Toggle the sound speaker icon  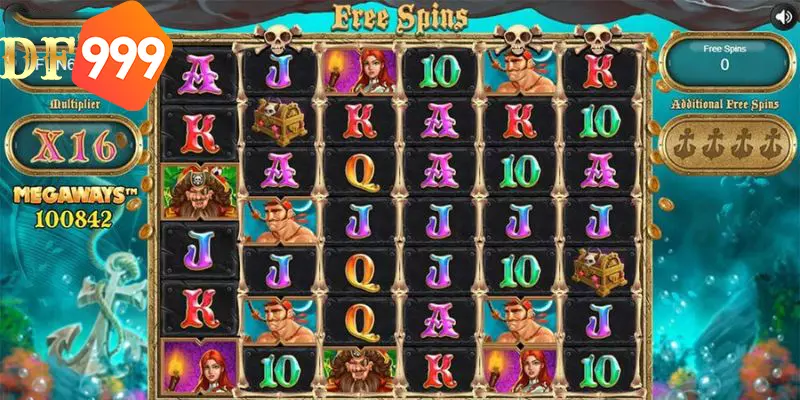point(781,17)
